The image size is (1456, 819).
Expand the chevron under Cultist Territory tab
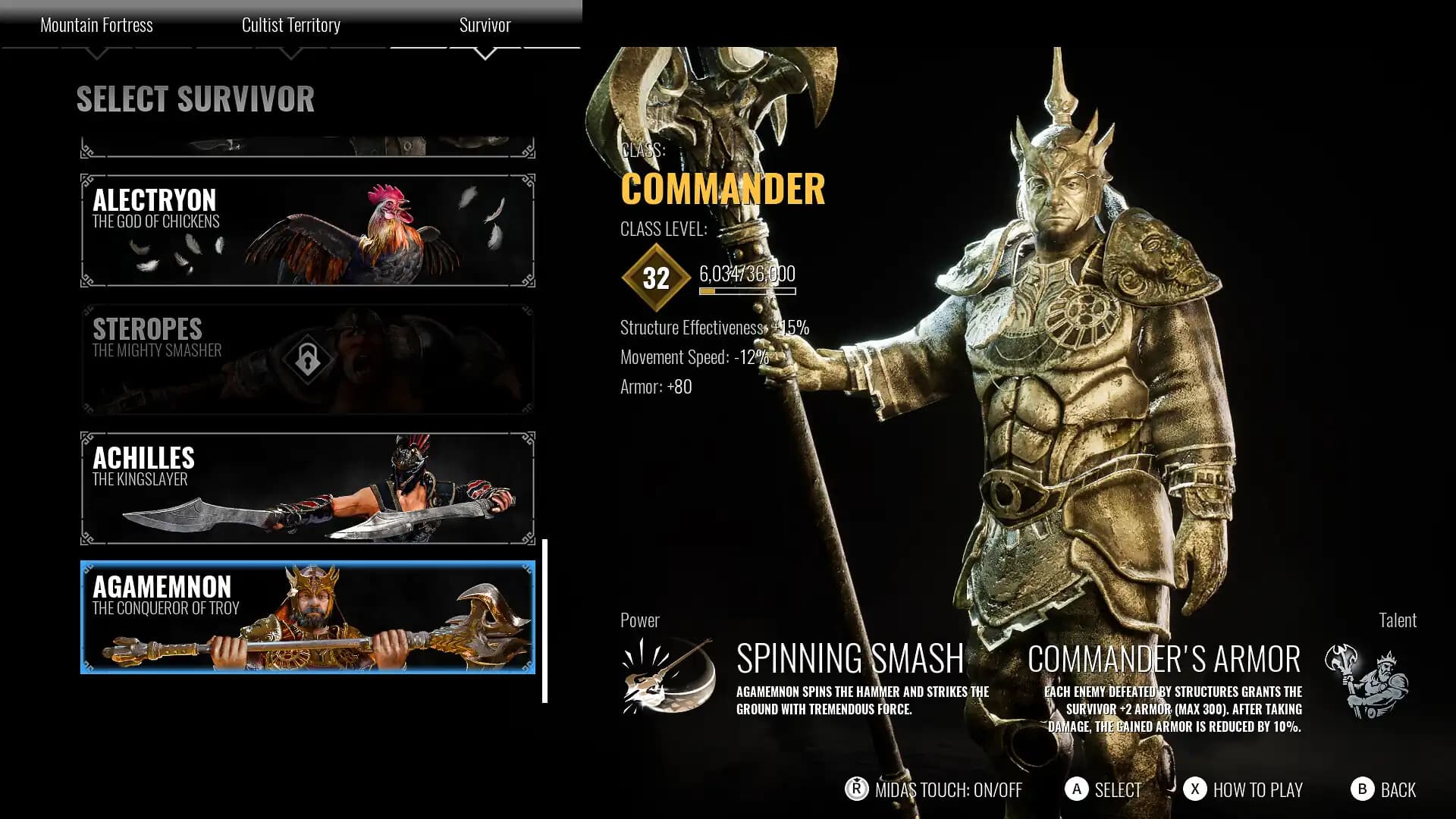292,53
